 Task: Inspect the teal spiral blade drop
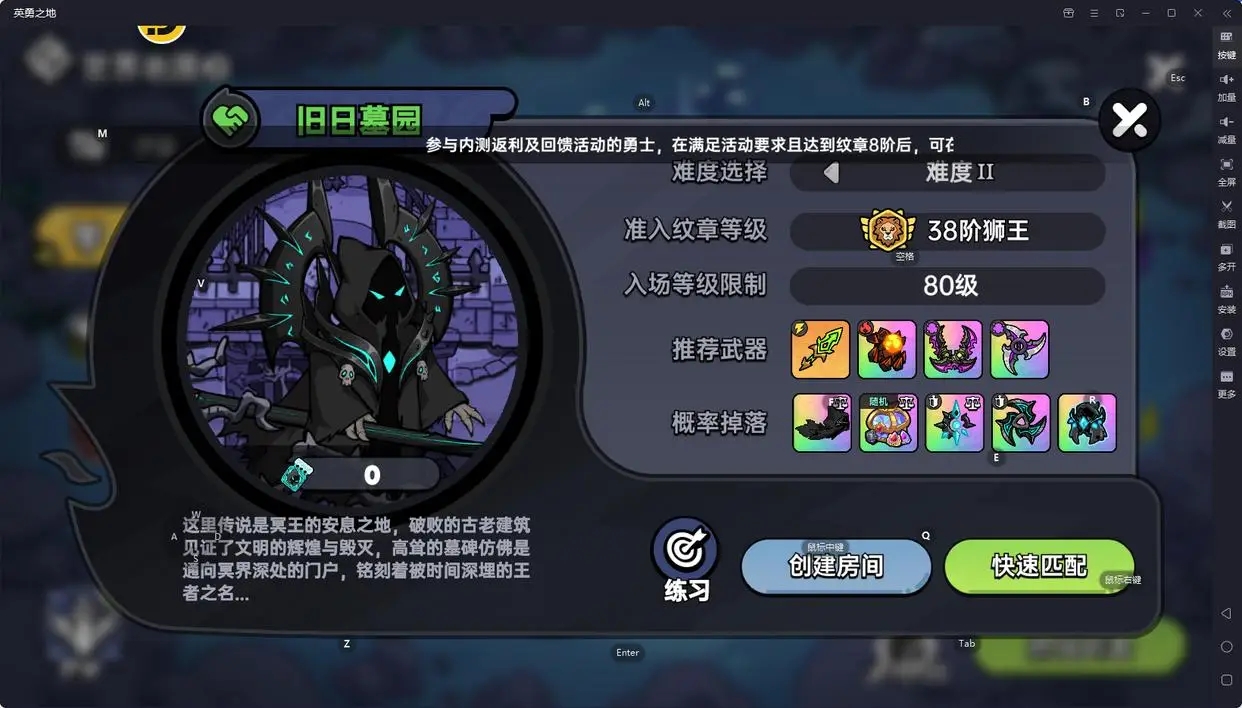1021,422
